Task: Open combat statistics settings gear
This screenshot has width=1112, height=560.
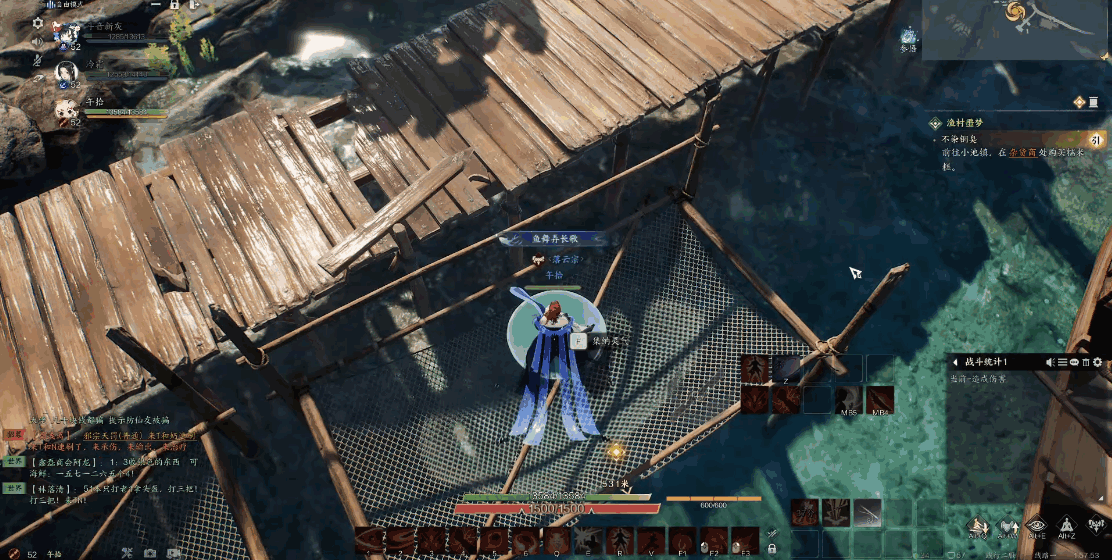Action: 1097,361
